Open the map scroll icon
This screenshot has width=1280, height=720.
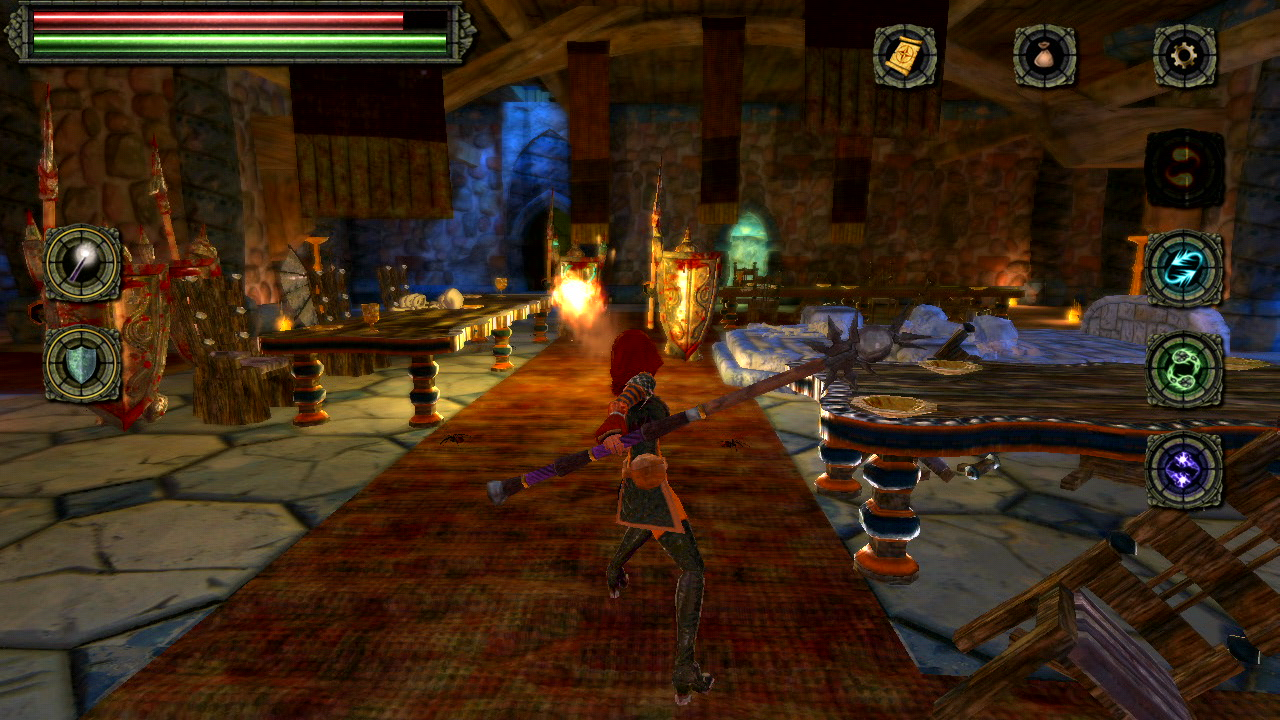point(900,57)
